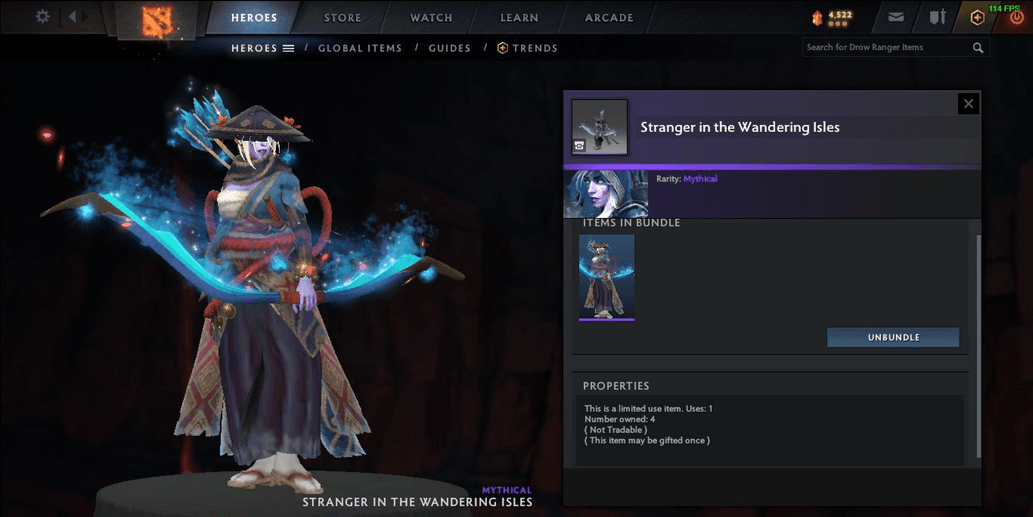
Task: Go to the Arcade tab
Action: [609, 18]
